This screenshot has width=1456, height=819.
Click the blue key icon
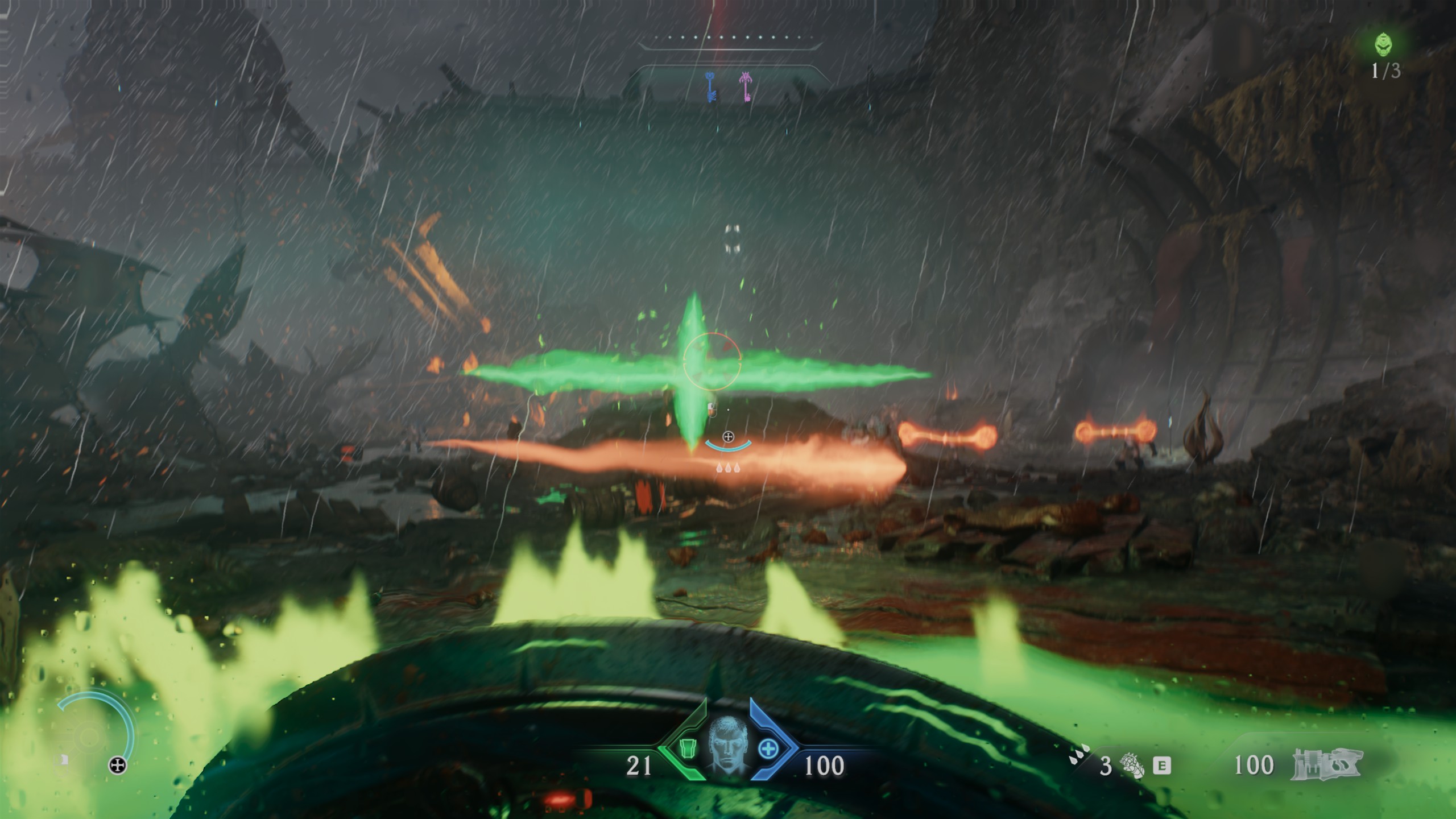pyautogui.click(x=710, y=88)
